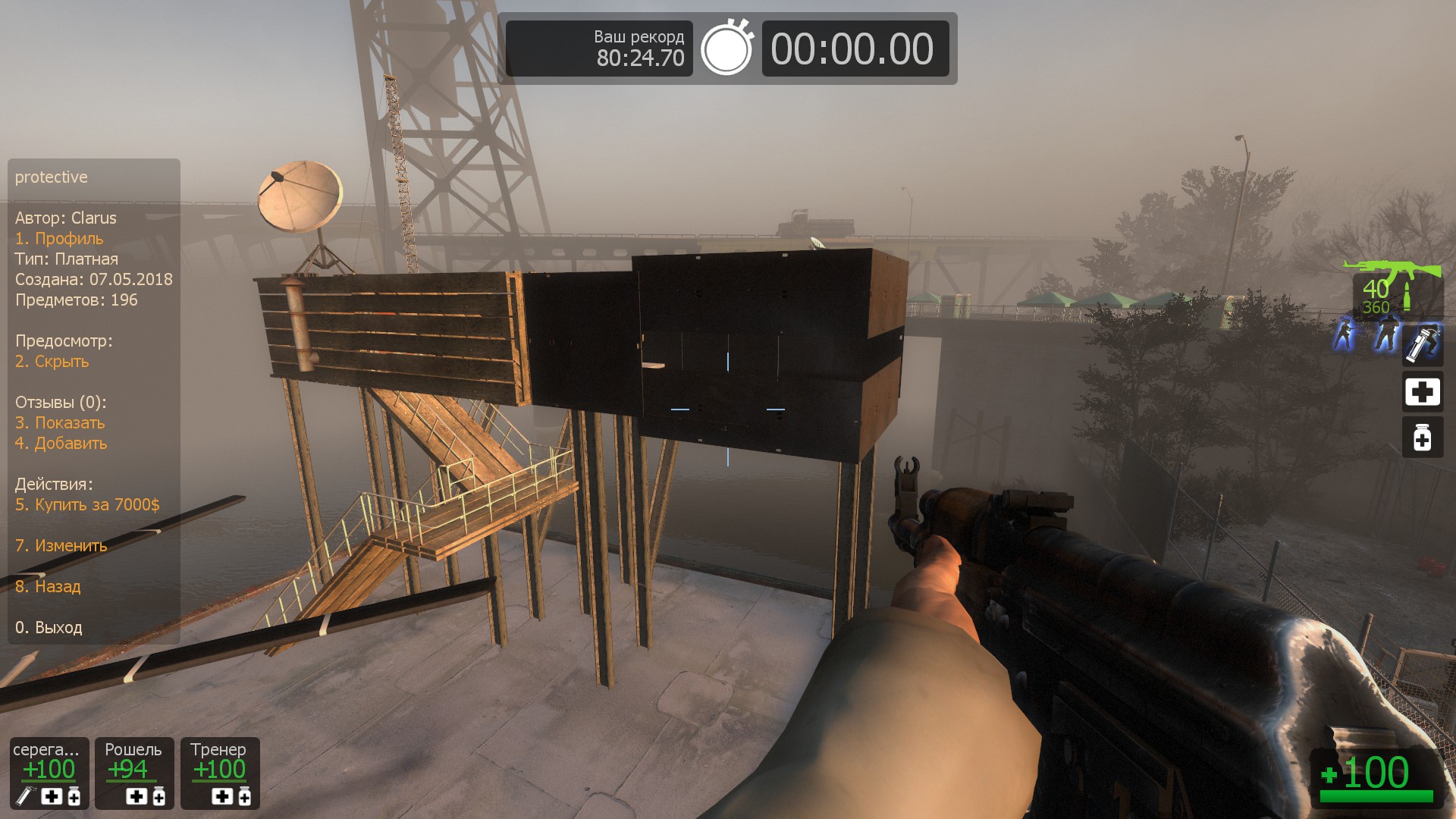Select the first aid kit slot
This screenshot has width=1456, height=819.
tap(1422, 392)
